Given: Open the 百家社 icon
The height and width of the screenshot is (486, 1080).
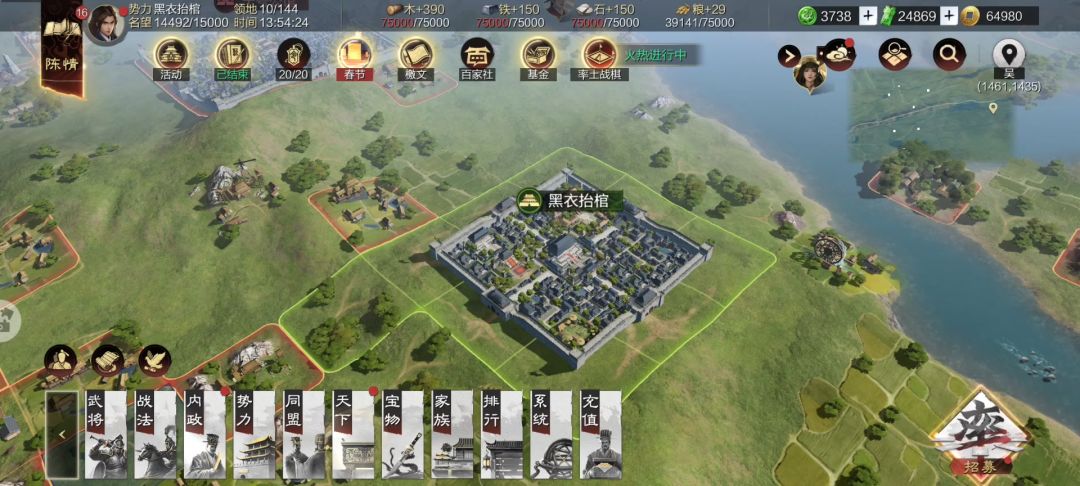Looking at the screenshot, I should click(x=476, y=58).
